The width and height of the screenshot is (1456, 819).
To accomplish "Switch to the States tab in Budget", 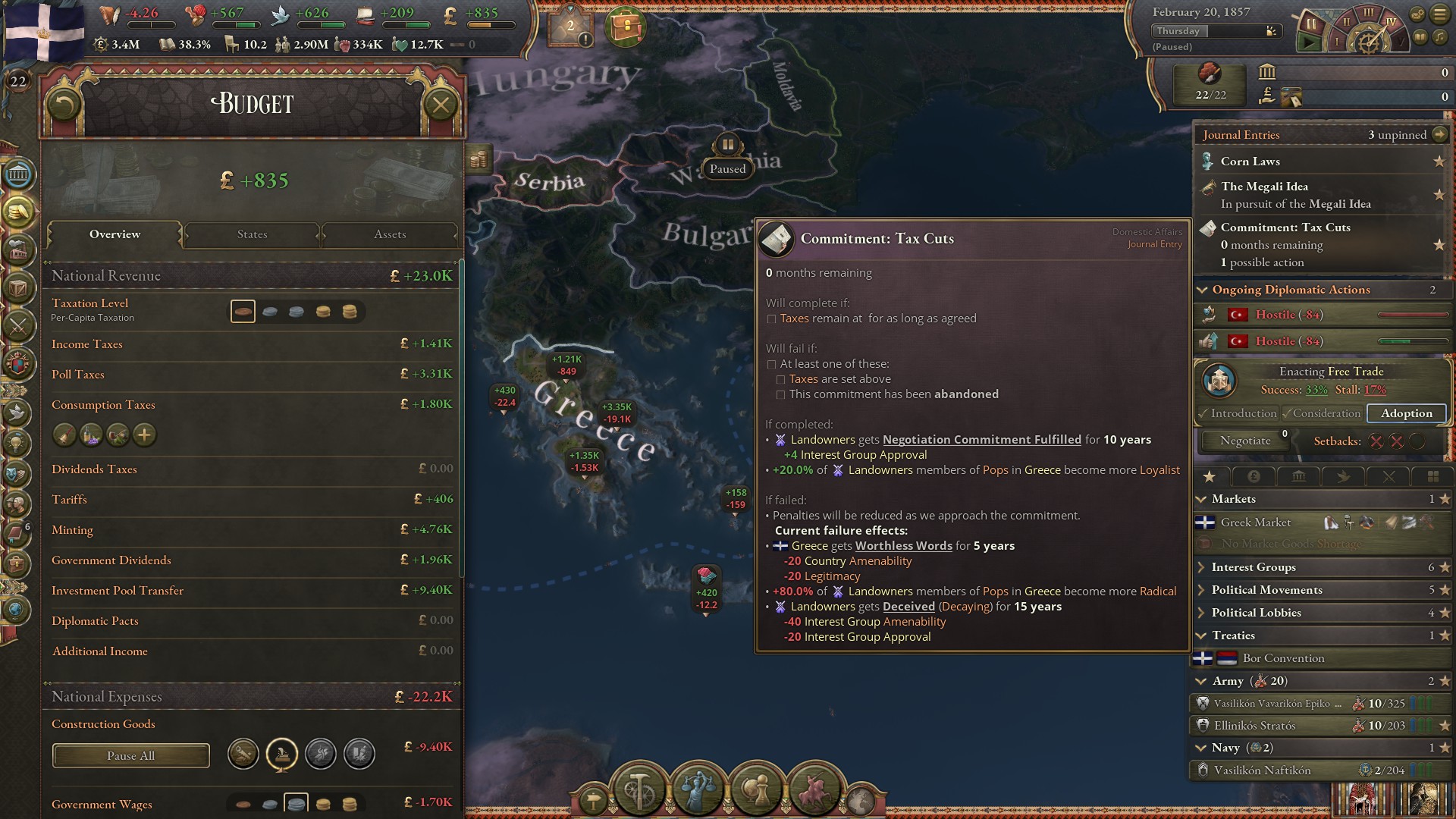I will (251, 234).
